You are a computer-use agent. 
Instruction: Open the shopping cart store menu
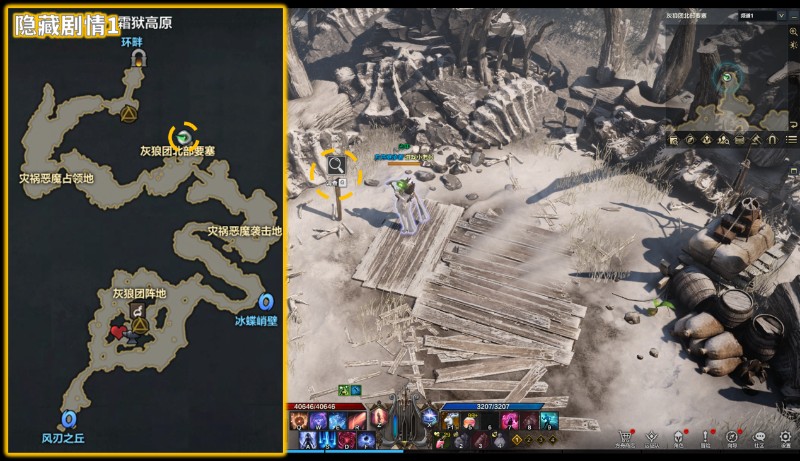point(625,436)
